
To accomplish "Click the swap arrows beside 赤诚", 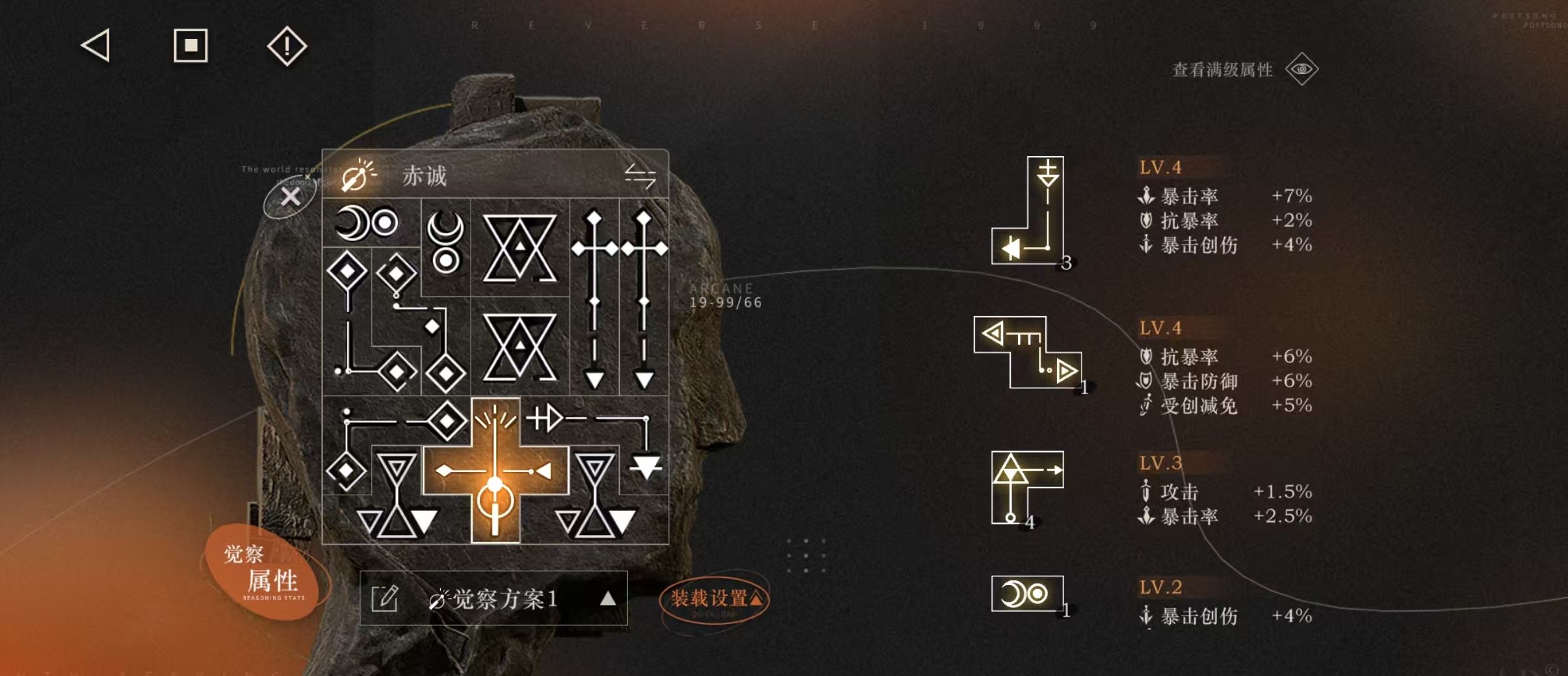I will point(640,175).
